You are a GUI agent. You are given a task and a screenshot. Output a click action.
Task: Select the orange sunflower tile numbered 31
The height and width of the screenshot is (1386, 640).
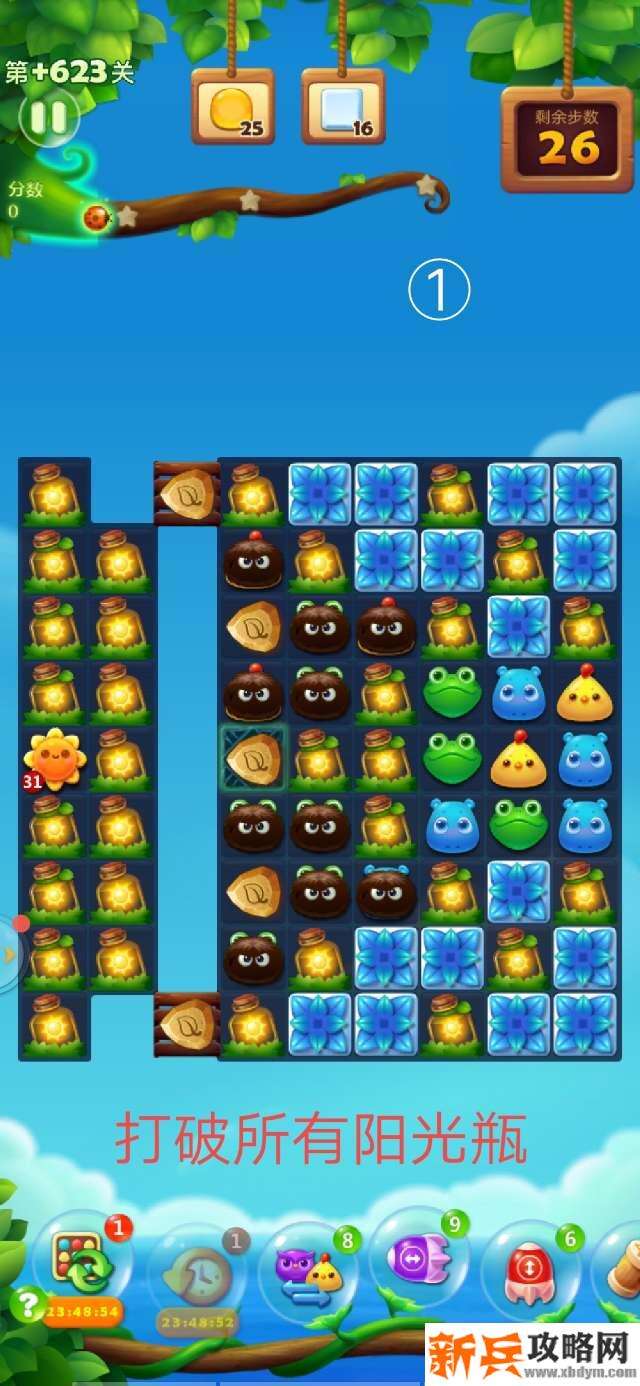click(55, 760)
